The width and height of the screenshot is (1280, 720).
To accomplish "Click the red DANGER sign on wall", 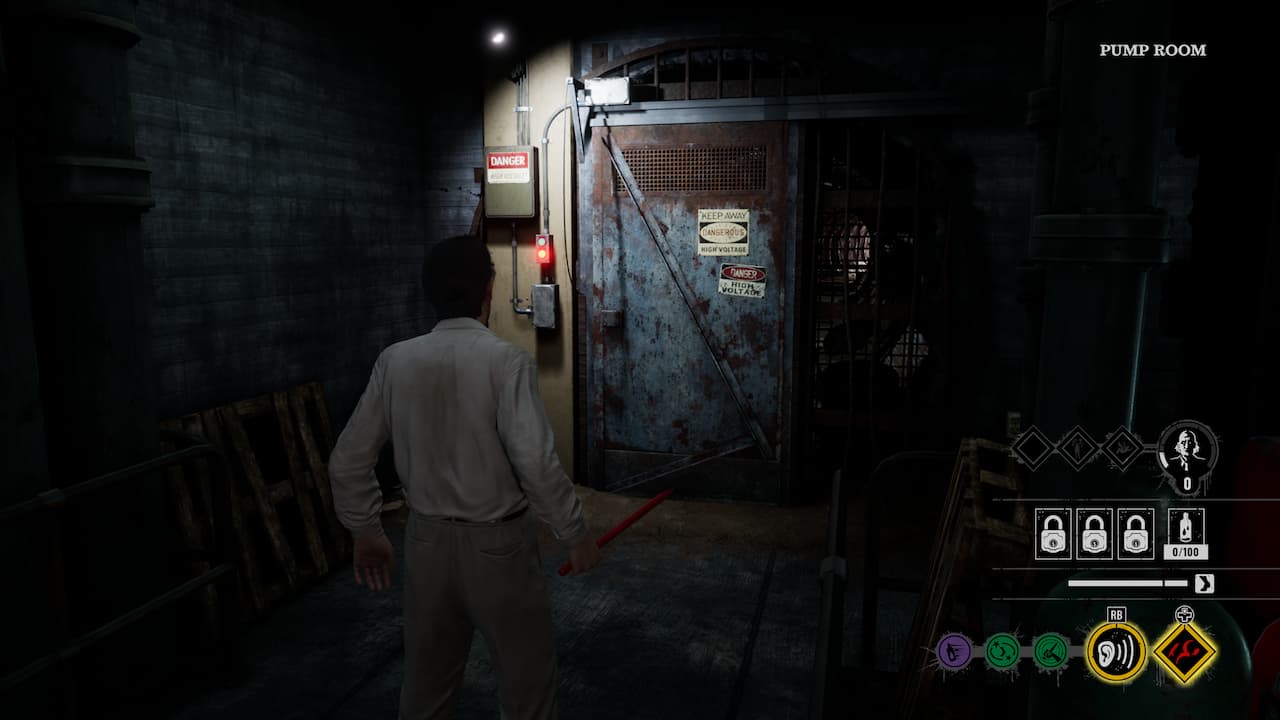I will pyautogui.click(x=506, y=162).
